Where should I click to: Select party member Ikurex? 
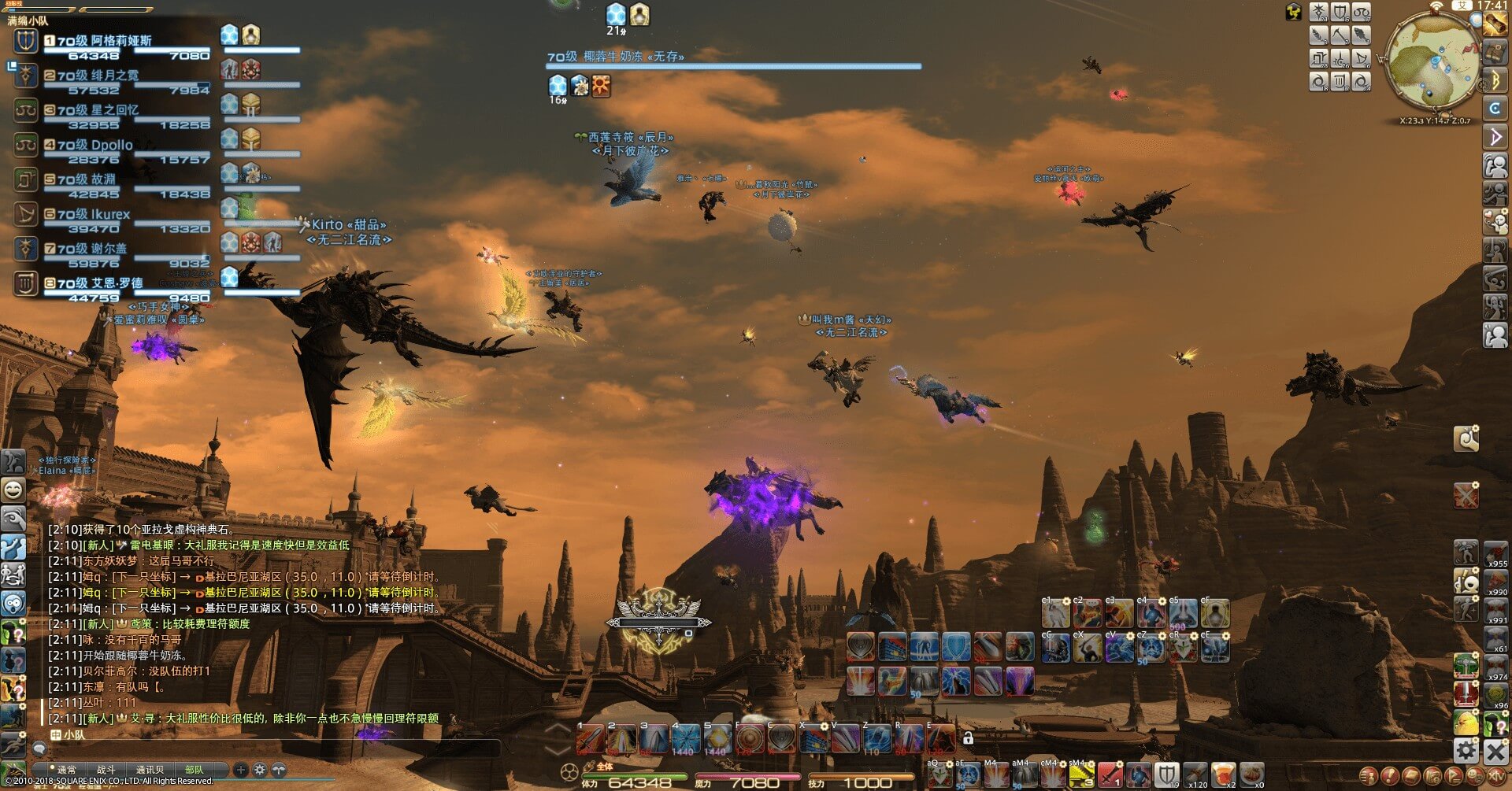[x=94, y=214]
